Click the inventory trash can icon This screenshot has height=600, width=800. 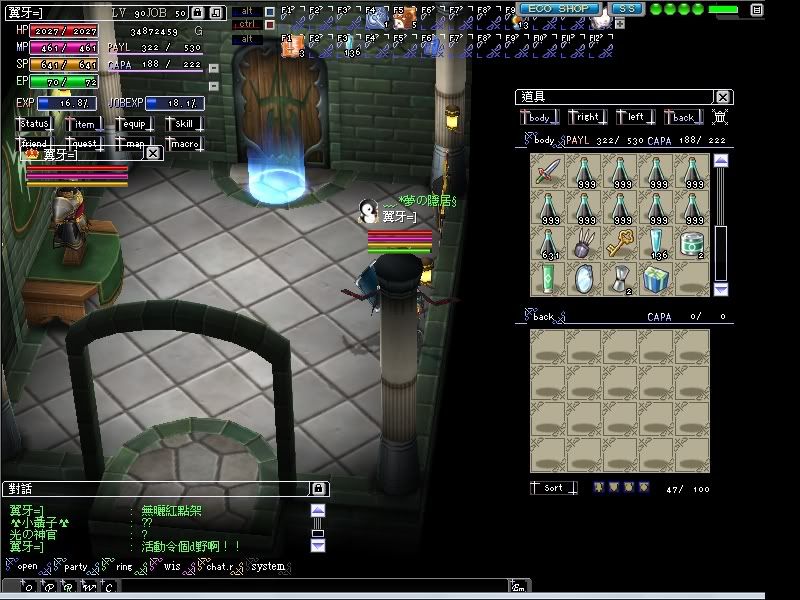pyautogui.click(x=719, y=118)
